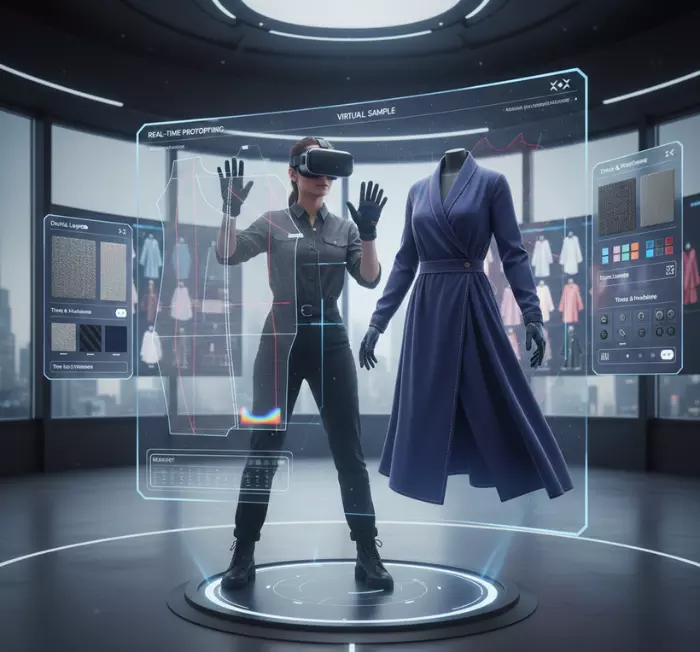
Task: Toggle the switch beside the left panel's trims heading
Action: coord(121,313)
